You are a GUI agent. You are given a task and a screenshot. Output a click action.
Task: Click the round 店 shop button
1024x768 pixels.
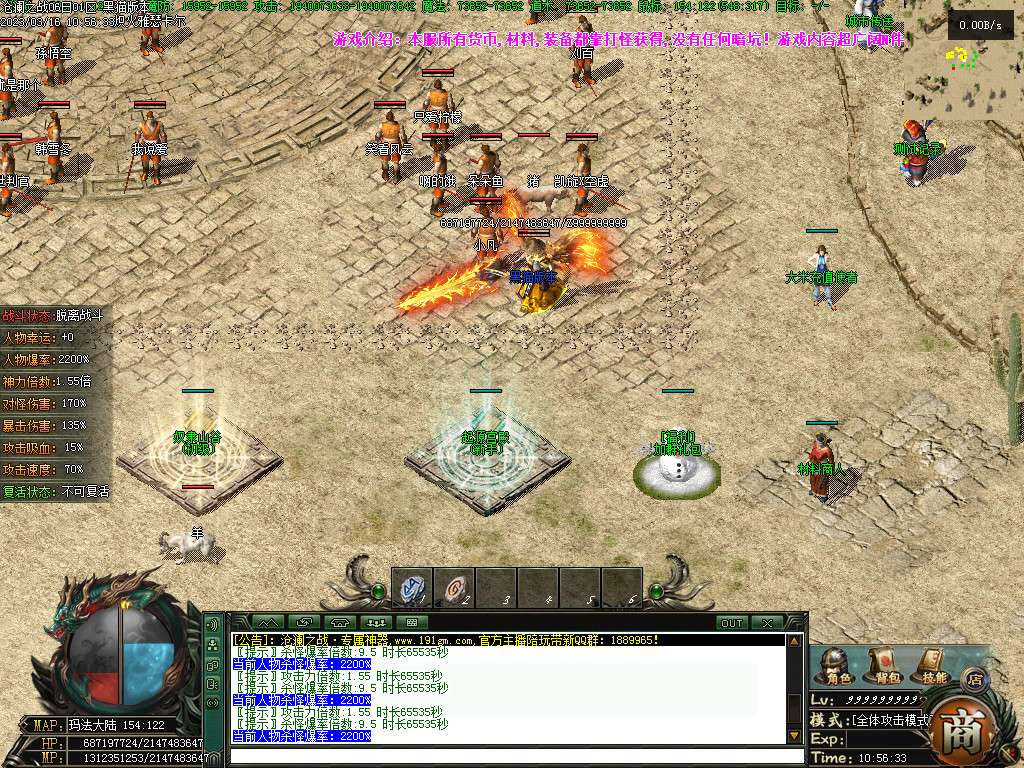[x=974, y=678]
